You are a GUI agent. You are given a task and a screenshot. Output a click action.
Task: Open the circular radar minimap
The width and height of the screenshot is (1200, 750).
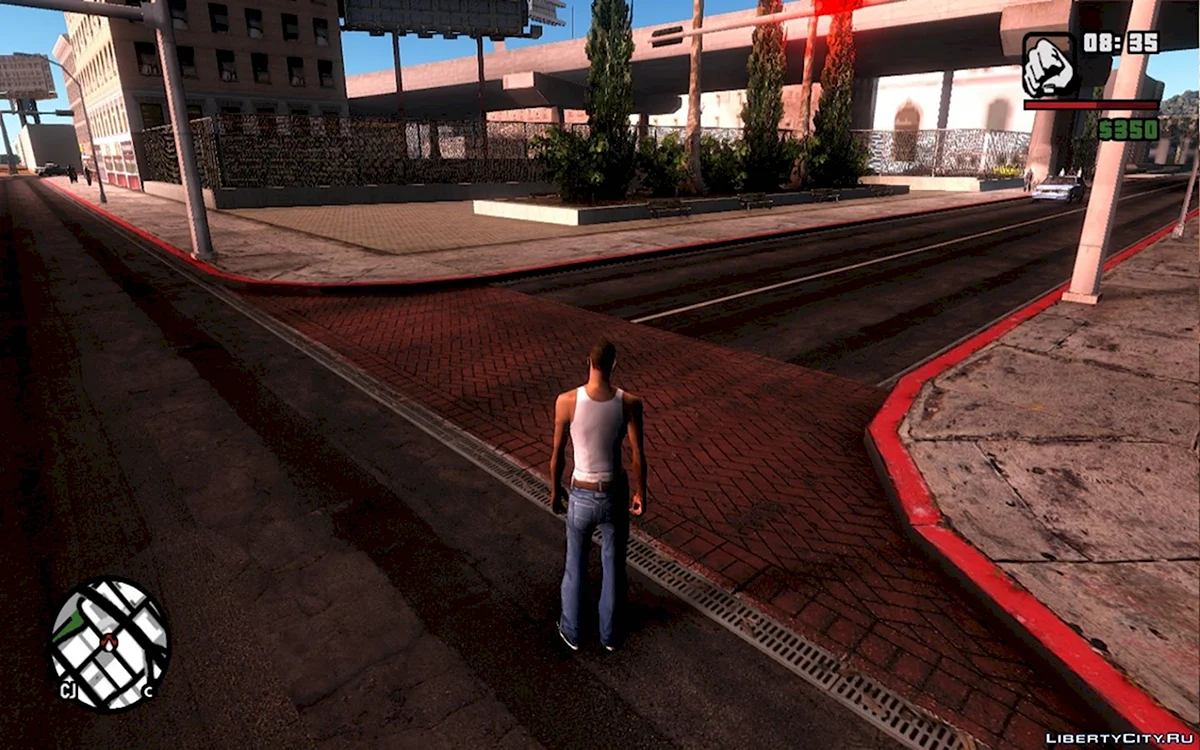pyautogui.click(x=109, y=645)
